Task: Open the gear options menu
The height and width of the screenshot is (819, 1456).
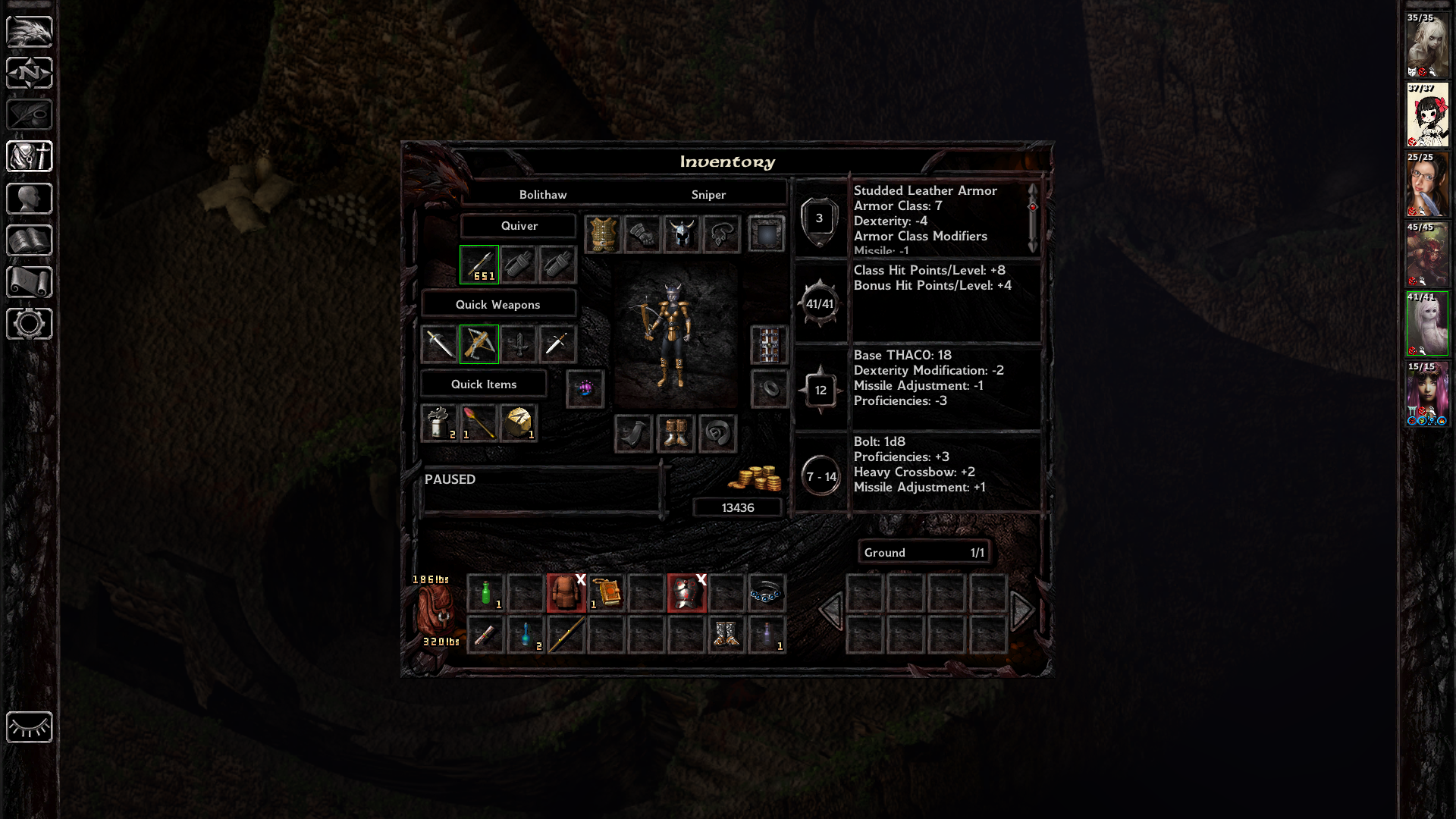Action: click(x=30, y=324)
